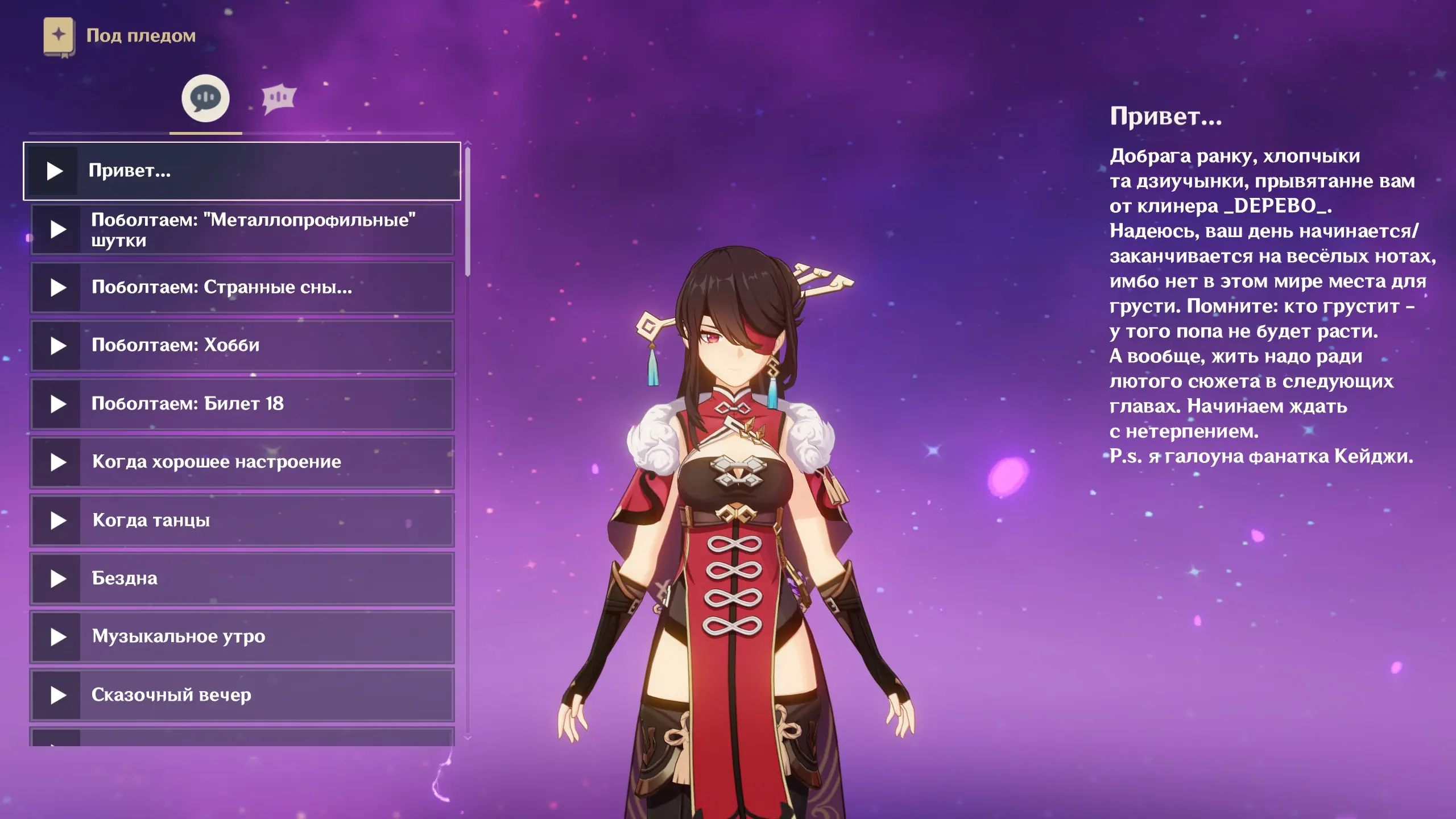Screen dimensions: 1456x819
Task: Open "Поболтаем: Билет 18" voice line
Action: (242, 404)
